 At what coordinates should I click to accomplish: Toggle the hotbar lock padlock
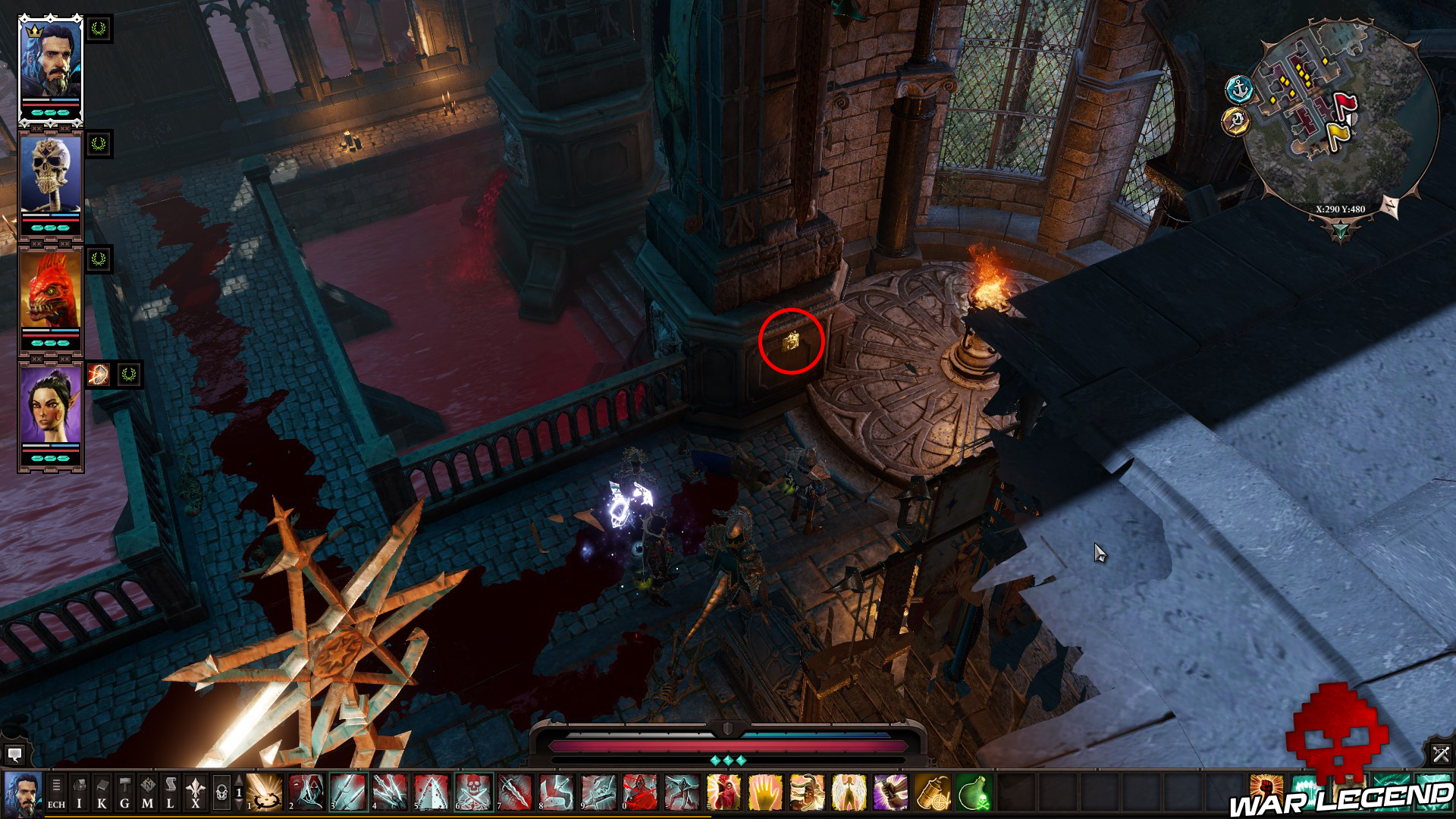222,792
